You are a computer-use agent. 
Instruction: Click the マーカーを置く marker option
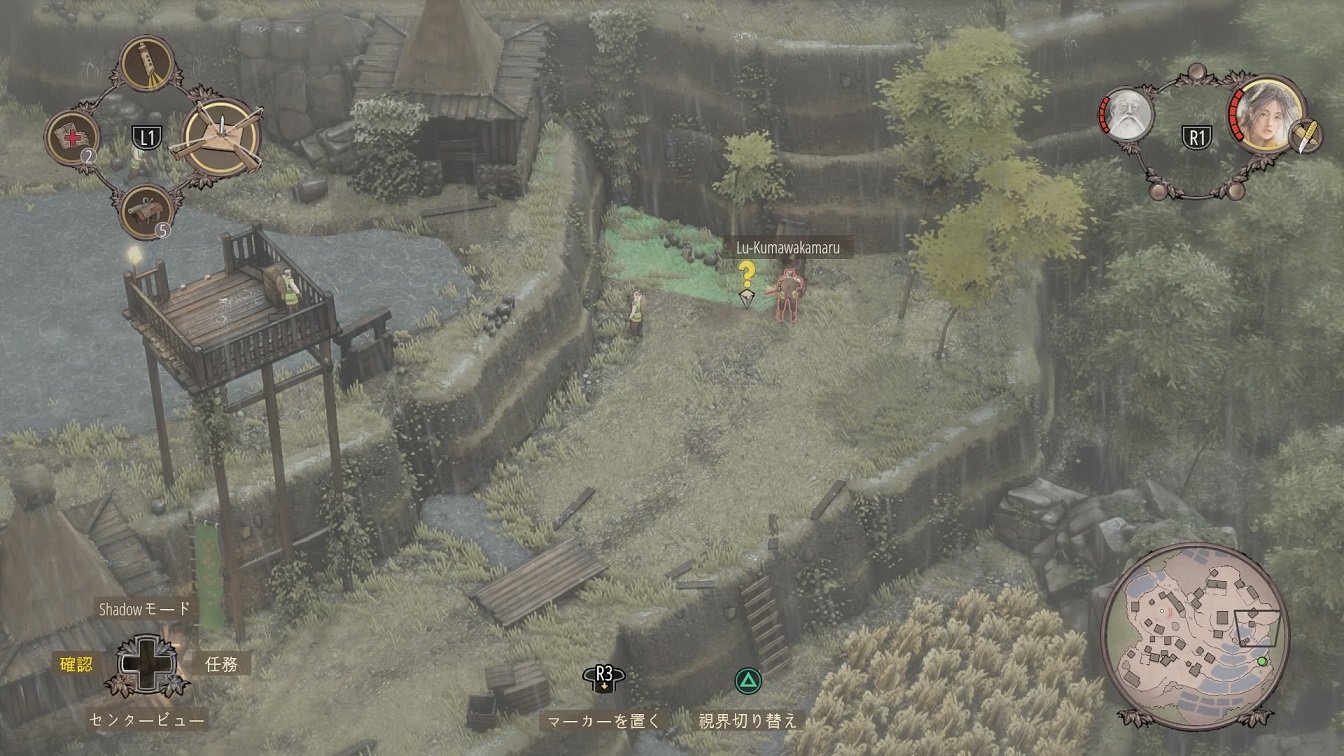click(603, 720)
